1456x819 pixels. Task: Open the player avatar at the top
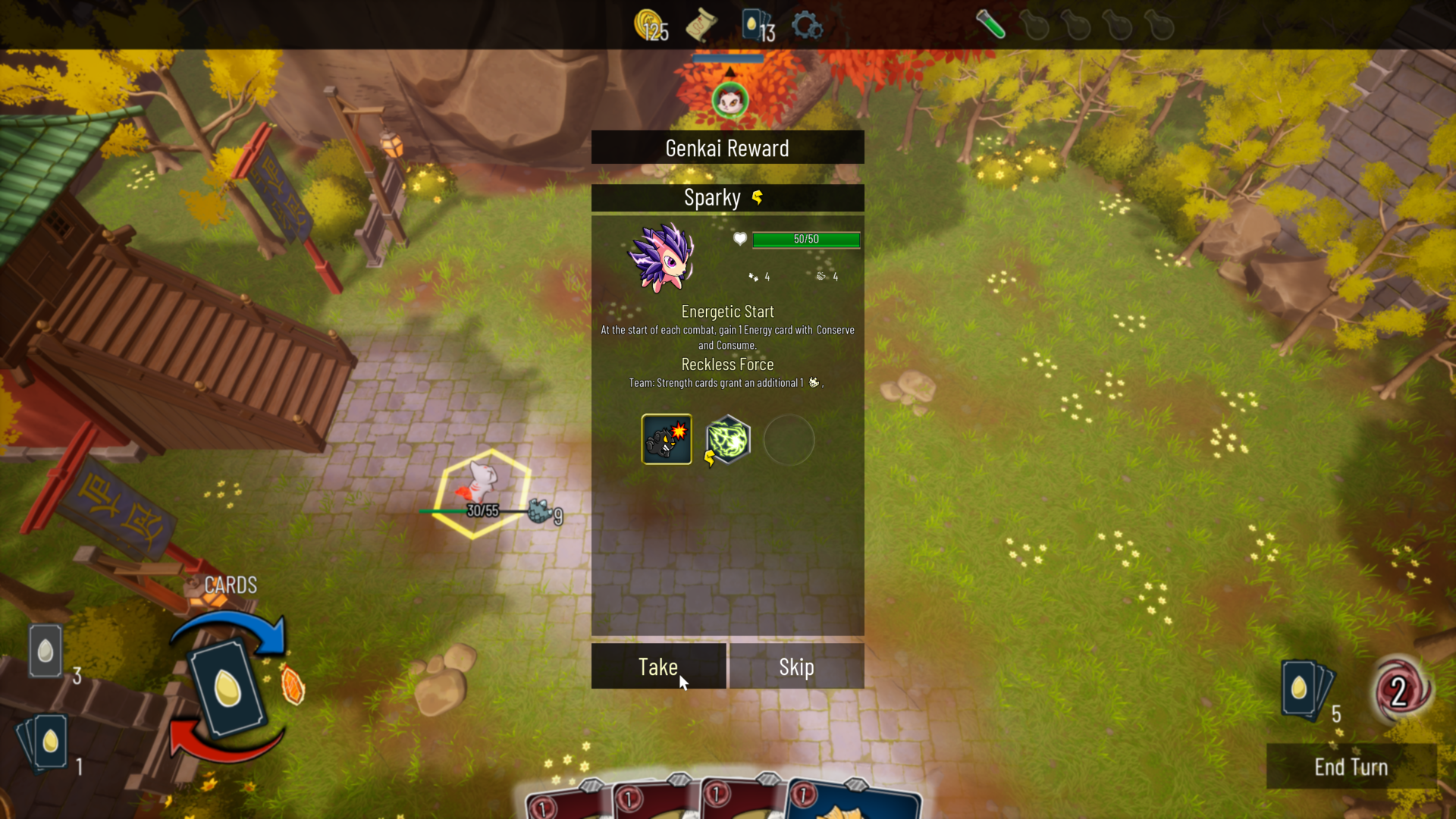(x=727, y=99)
